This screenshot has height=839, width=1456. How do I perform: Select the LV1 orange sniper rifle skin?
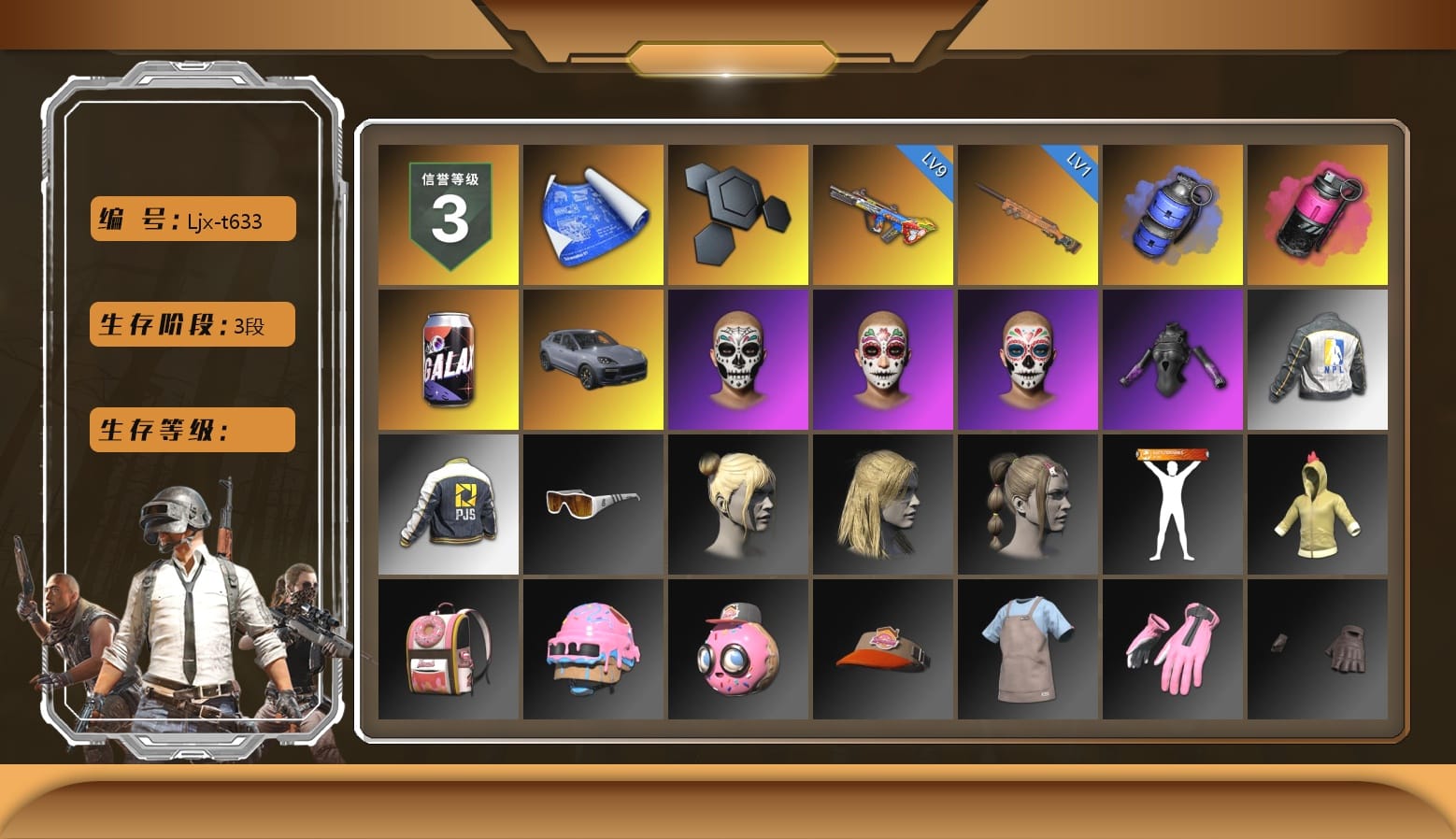pyautogui.click(x=1028, y=215)
